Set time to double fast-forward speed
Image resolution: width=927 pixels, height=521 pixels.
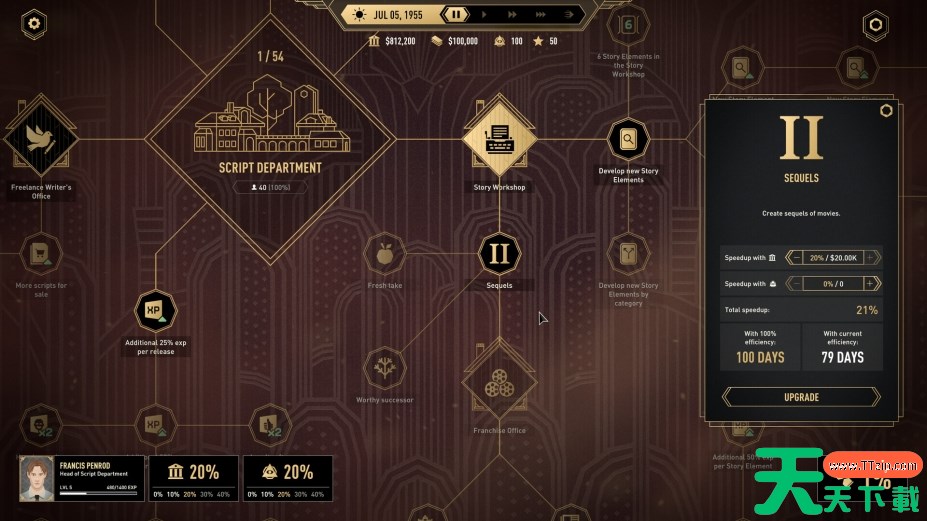512,15
